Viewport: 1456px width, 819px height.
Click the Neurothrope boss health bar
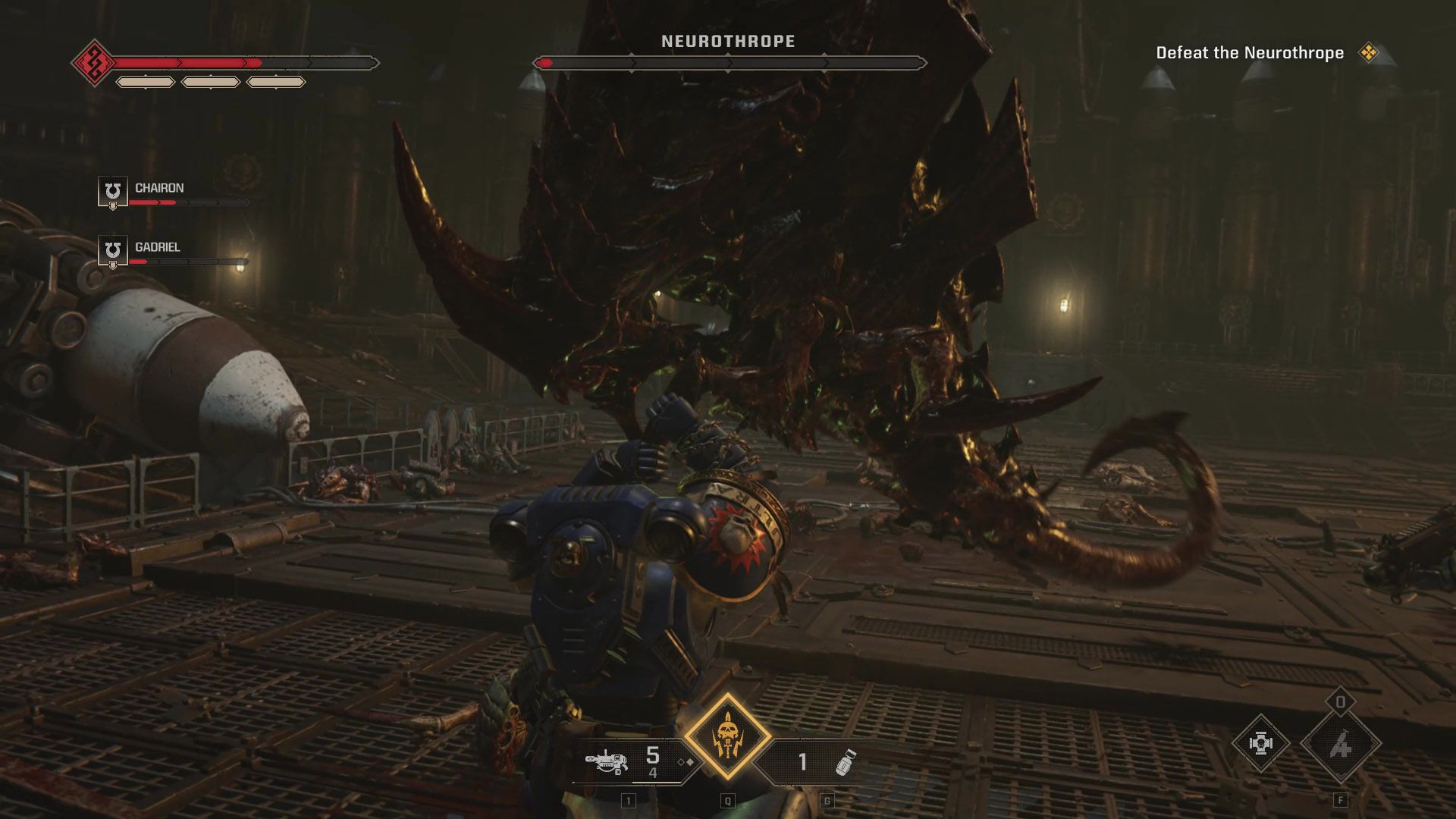[728, 64]
